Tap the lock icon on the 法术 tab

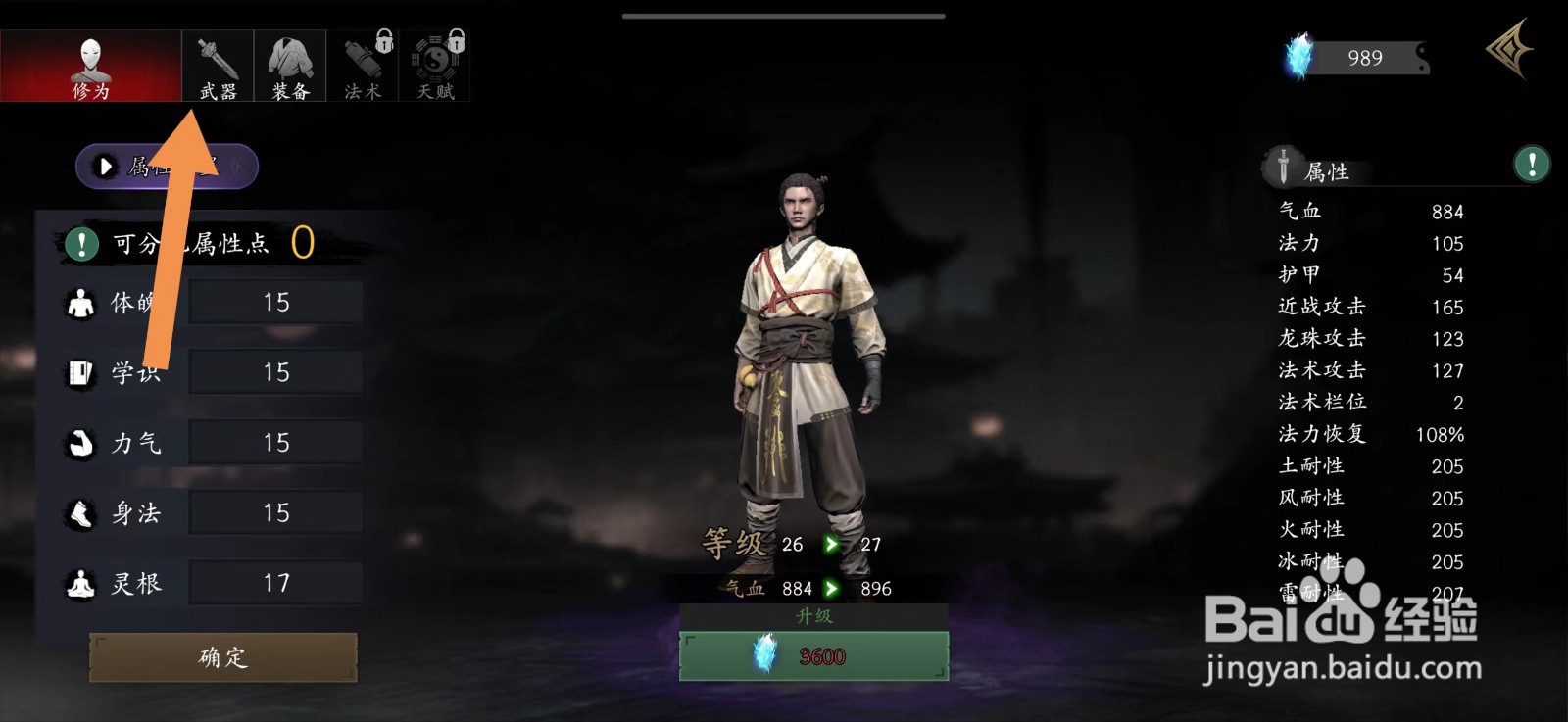tap(382, 41)
